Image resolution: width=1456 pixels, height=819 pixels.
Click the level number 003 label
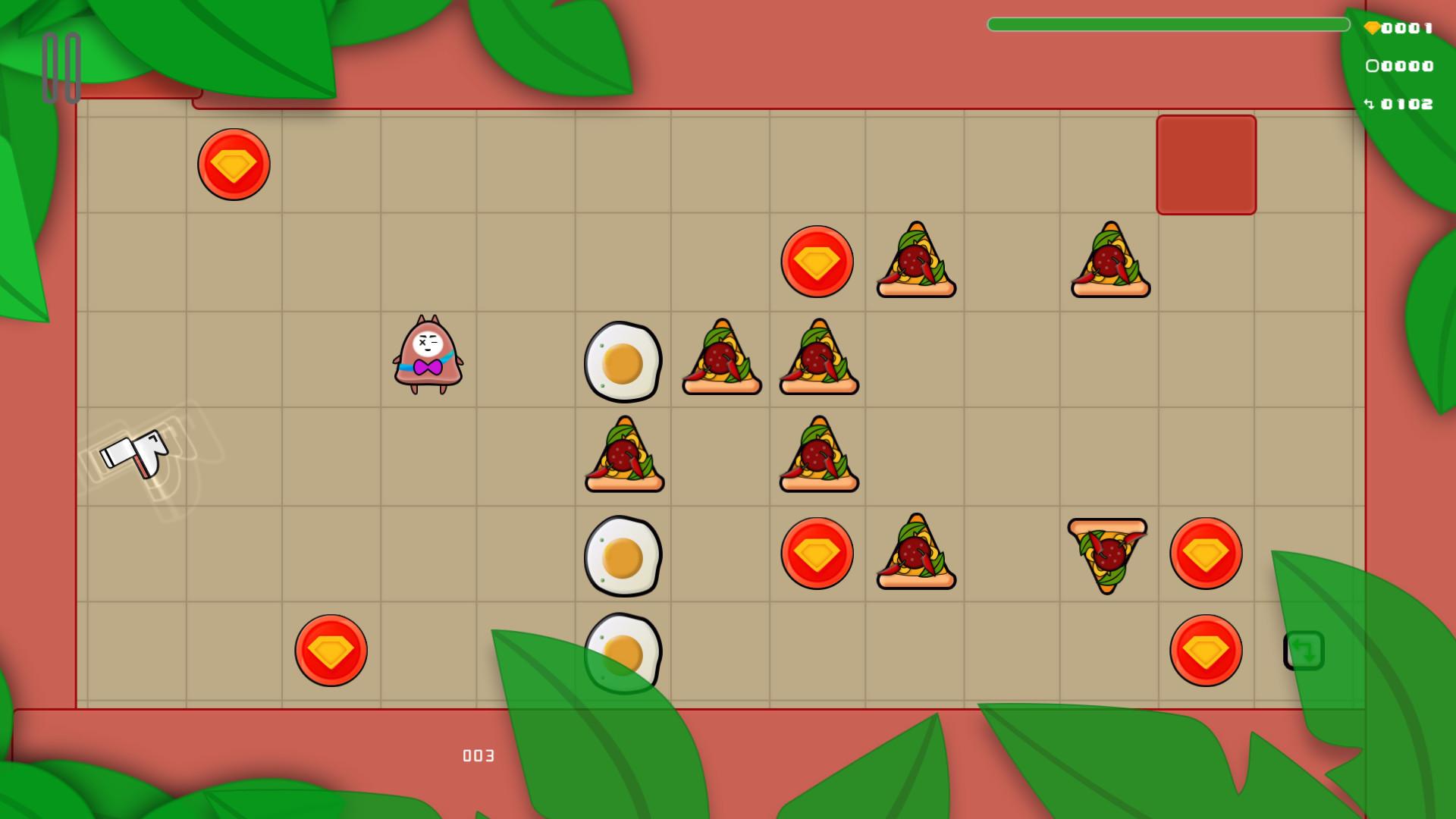click(x=477, y=755)
